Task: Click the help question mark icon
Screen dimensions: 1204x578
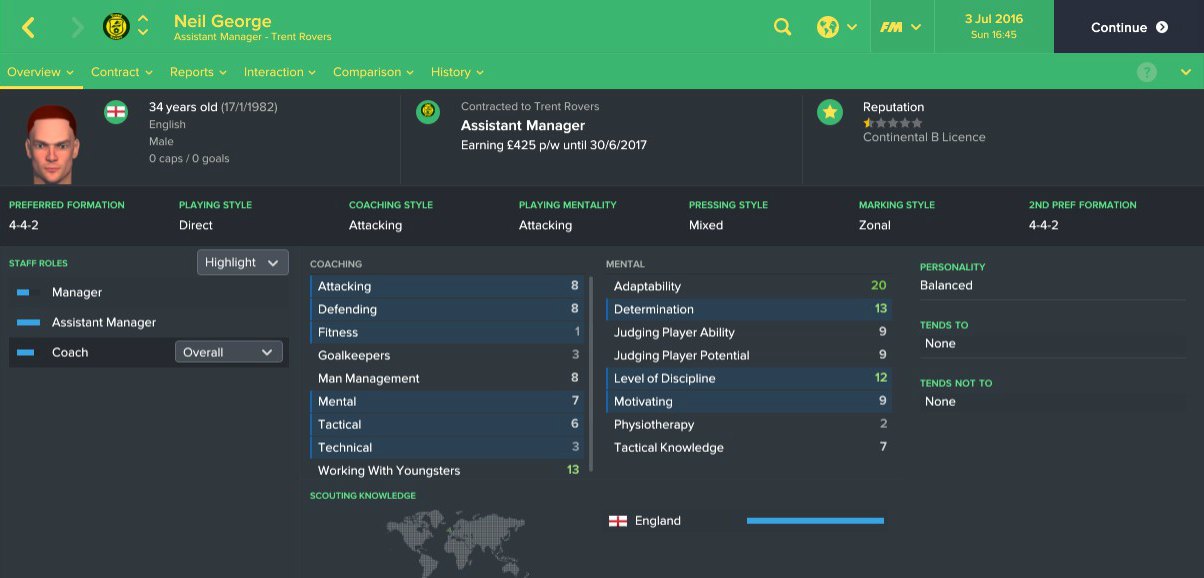Action: (1147, 72)
